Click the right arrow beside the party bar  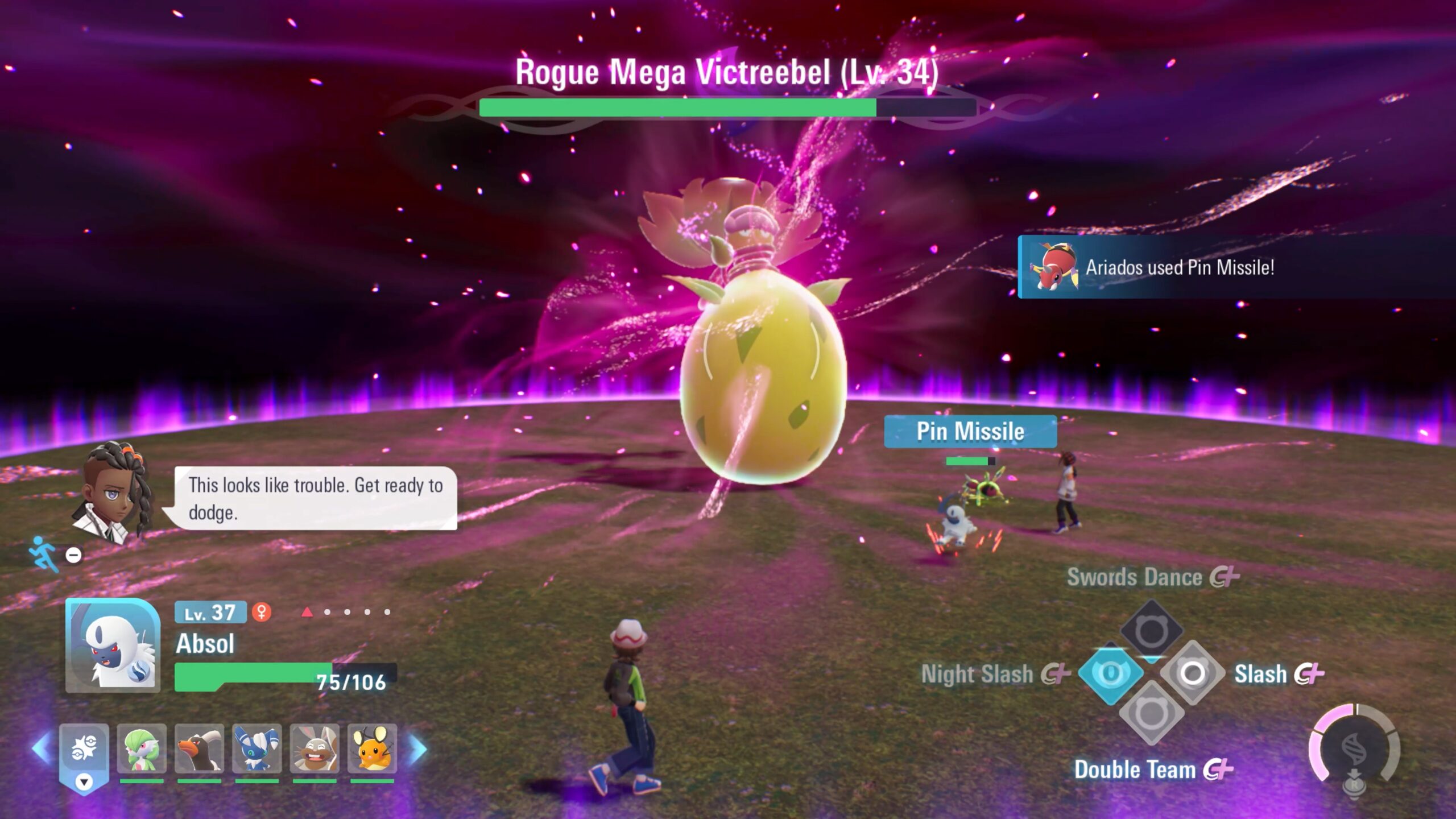pos(418,748)
